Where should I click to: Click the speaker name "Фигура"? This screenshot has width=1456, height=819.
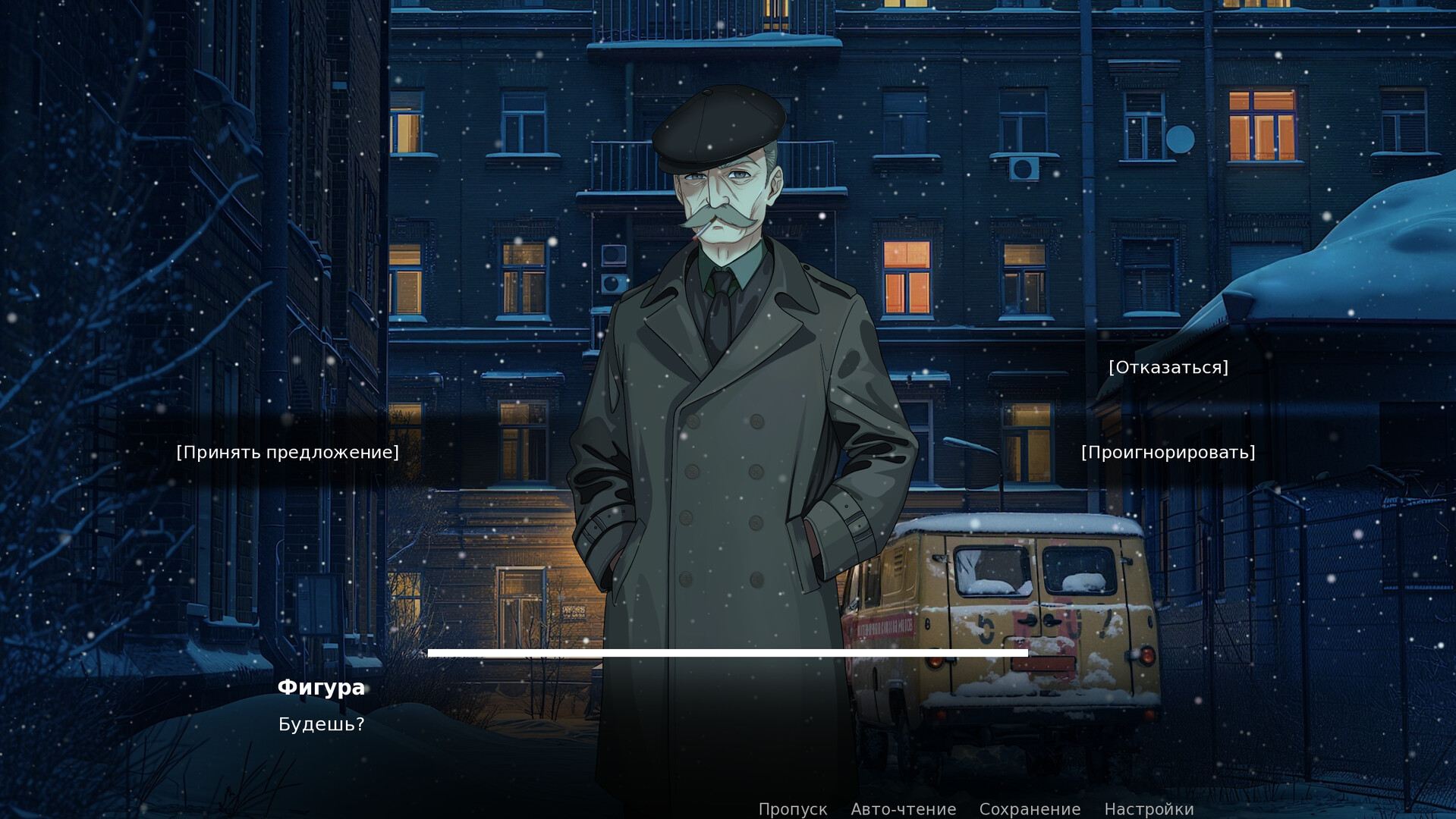click(x=321, y=688)
